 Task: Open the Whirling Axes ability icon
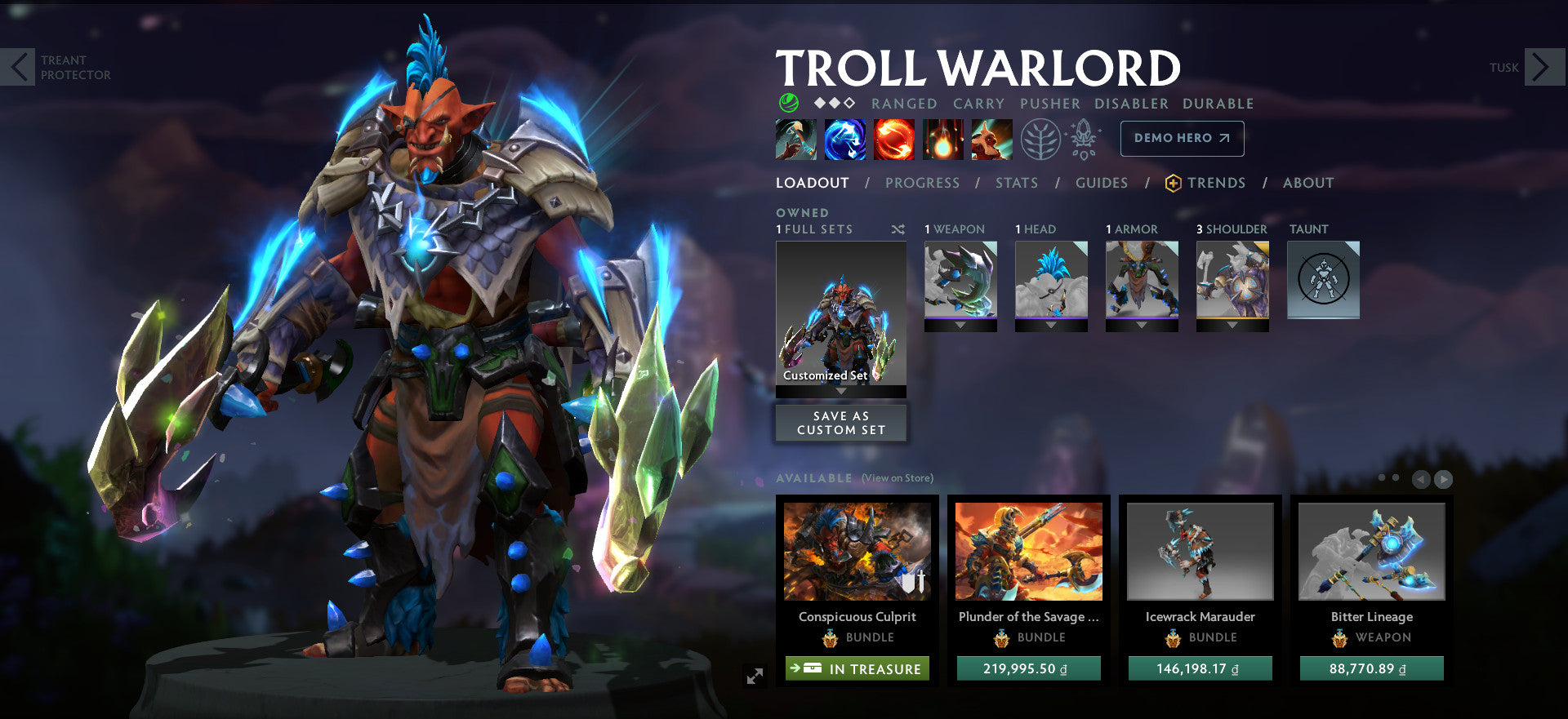(x=845, y=139)
